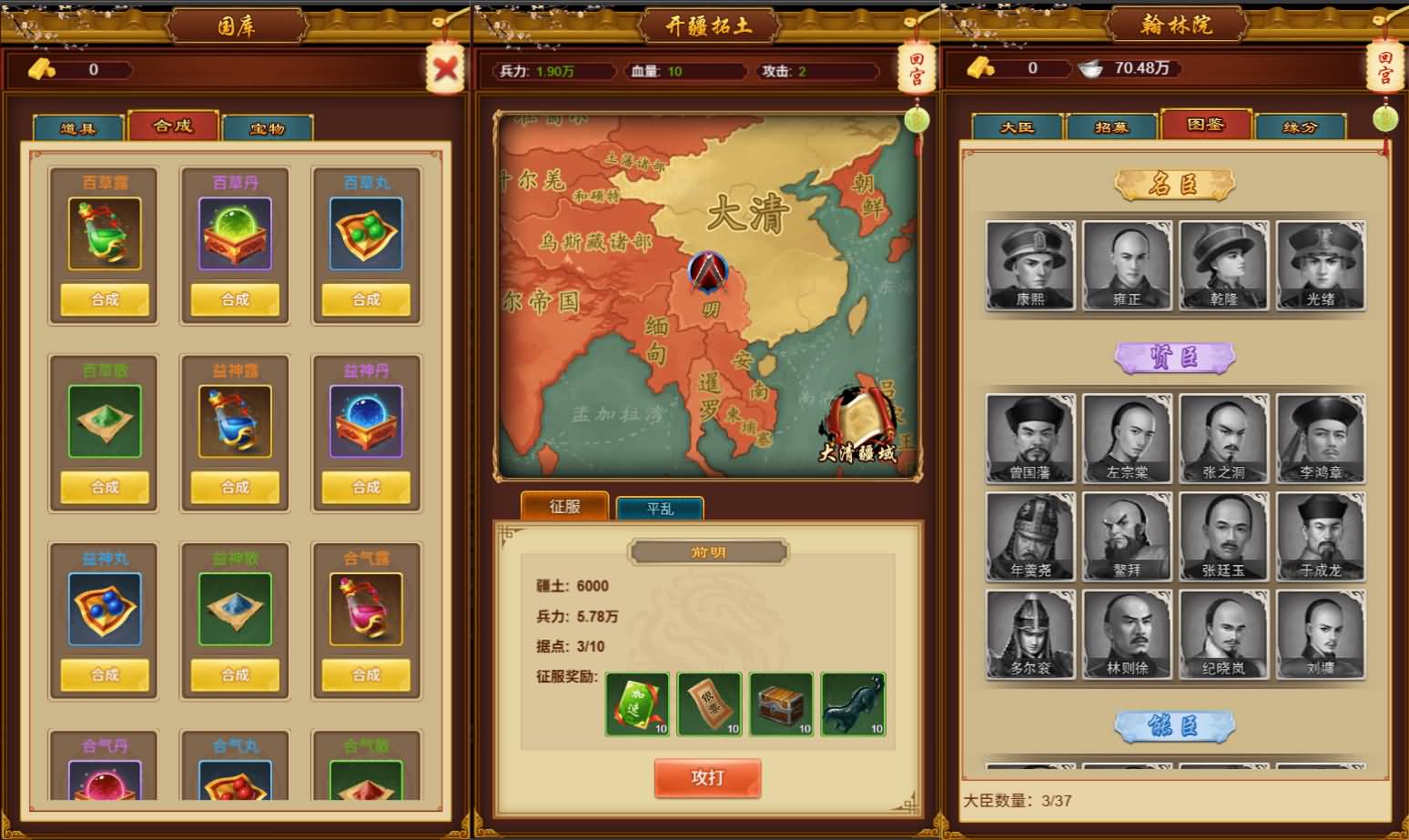Switch to the 道具 items tab
Screen dimensions: 1409x840
78,128
